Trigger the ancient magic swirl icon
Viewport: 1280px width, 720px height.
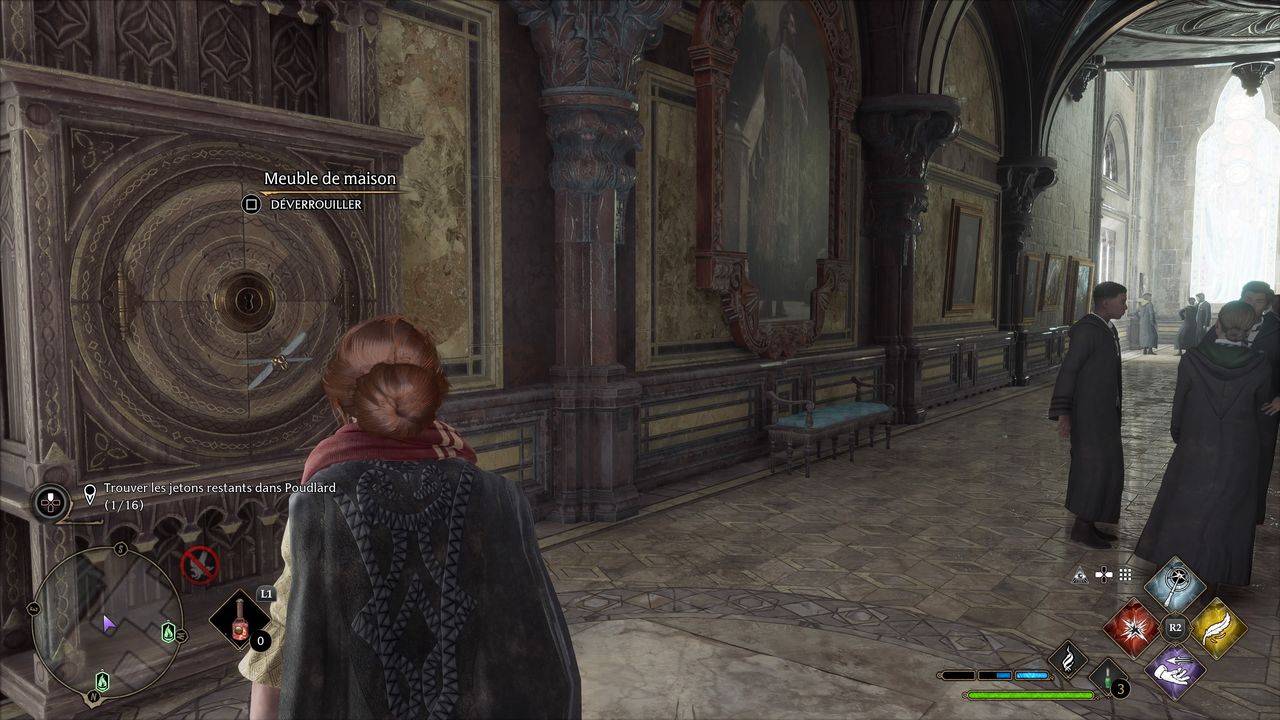pyautogui.click(x=1068, y=659)
